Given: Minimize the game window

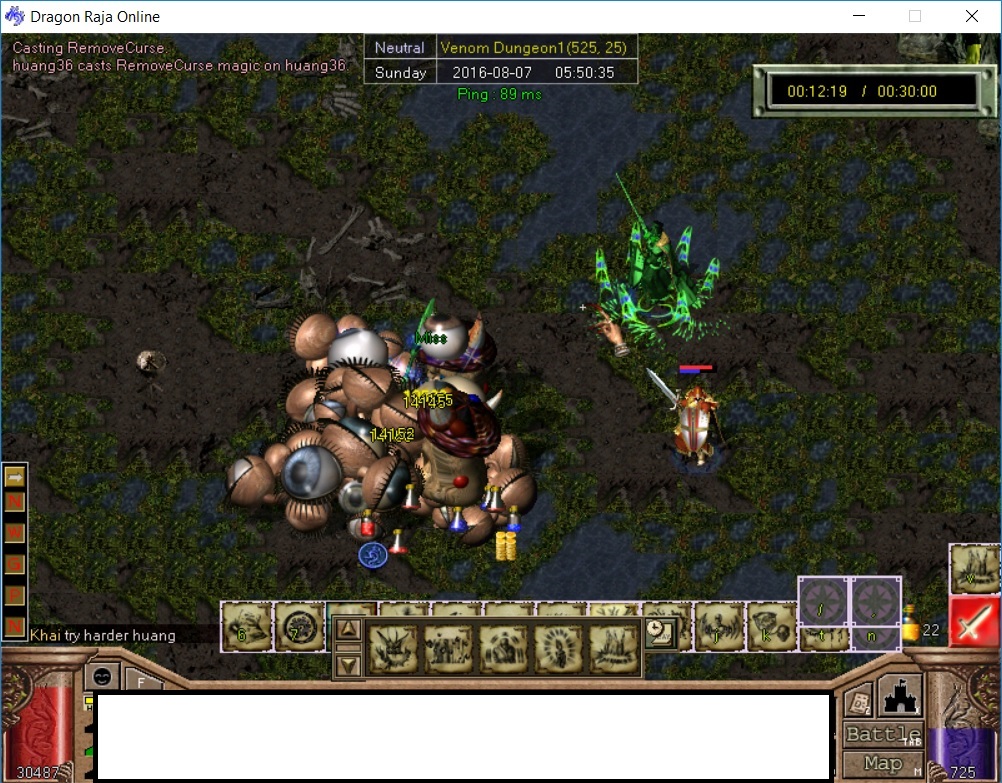Looking at the screenshot, I should [x=858, y=16].
